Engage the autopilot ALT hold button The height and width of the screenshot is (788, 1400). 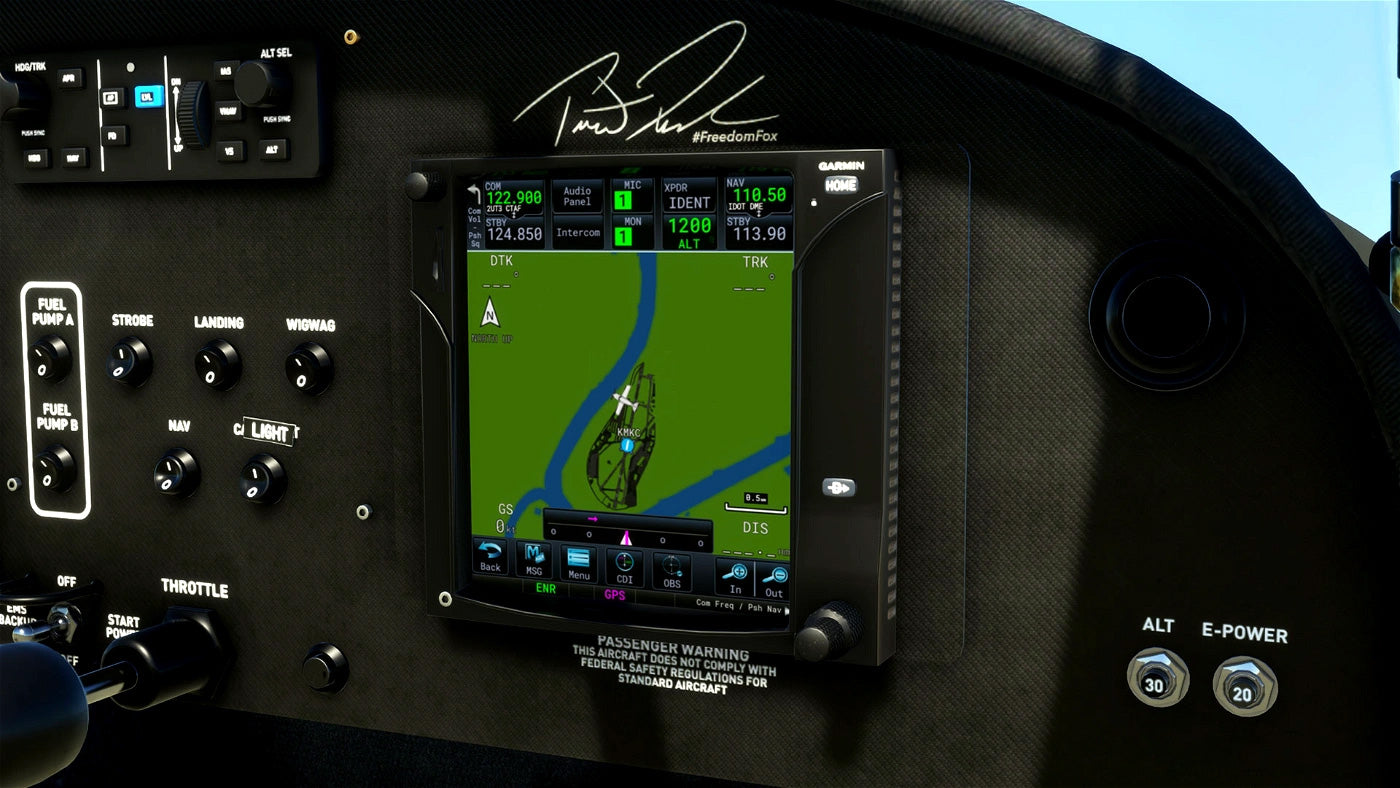[270, 149]
